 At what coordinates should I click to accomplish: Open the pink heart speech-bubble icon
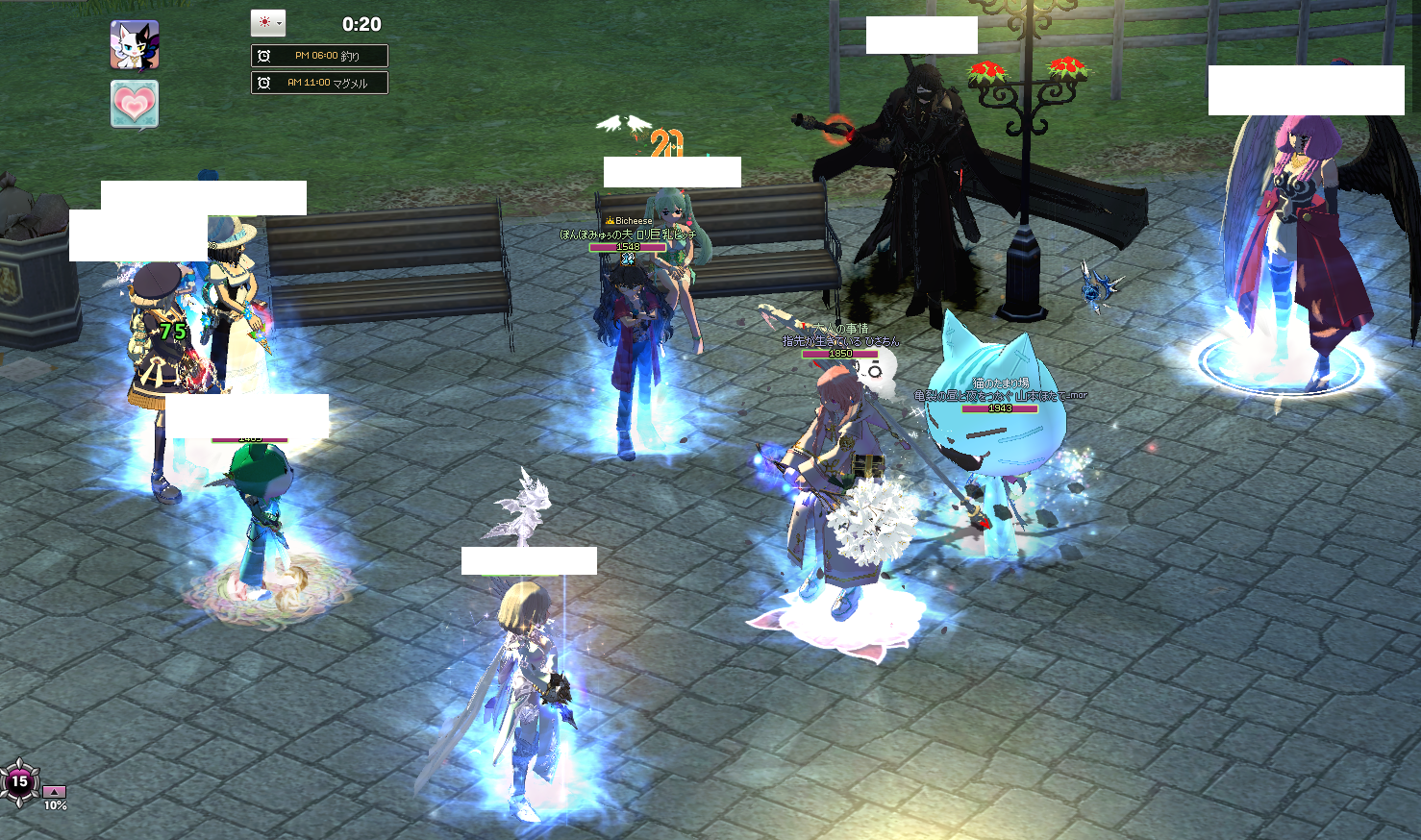tap(135, 104)
